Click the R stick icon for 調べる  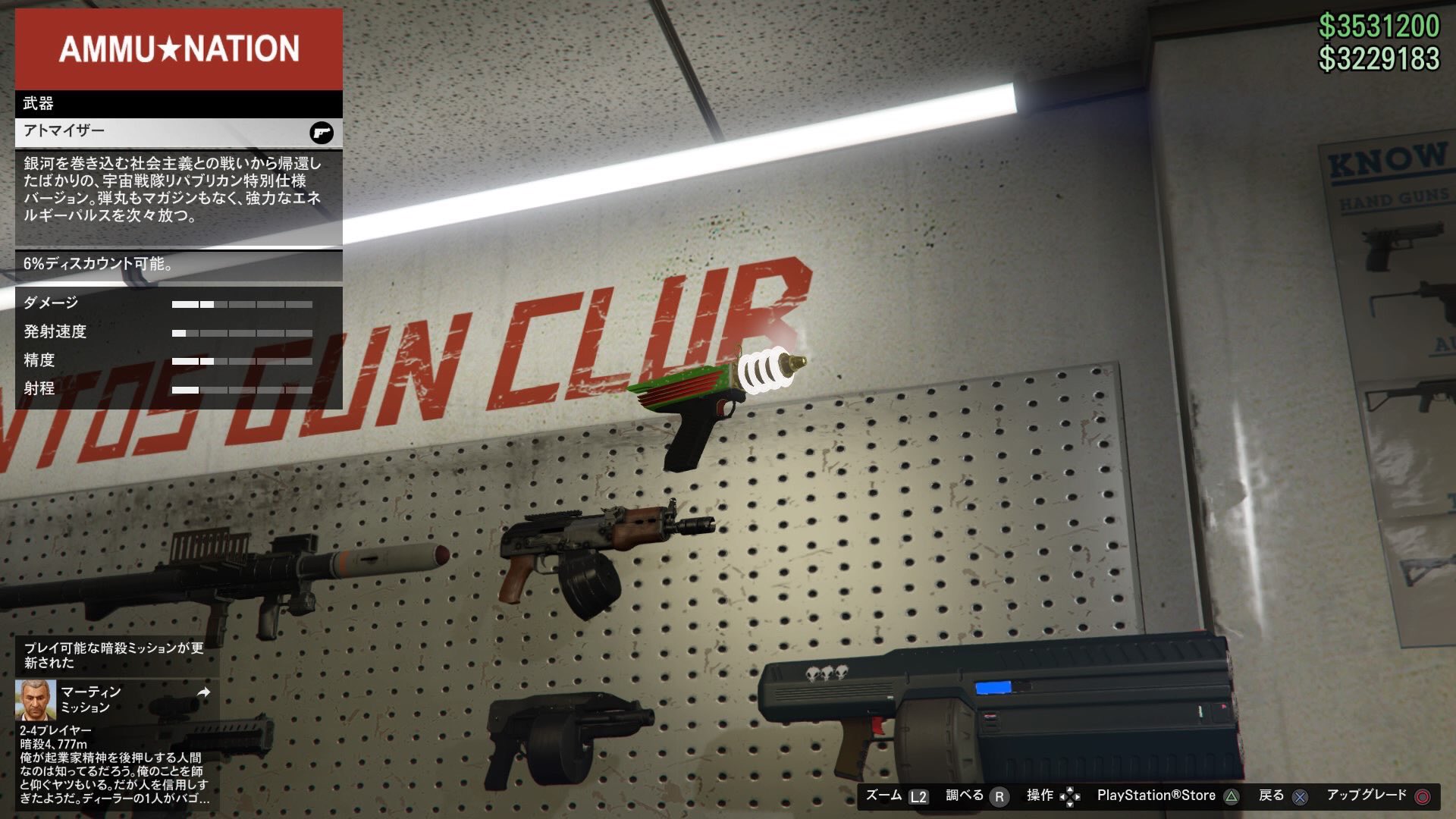(1001, 796)
